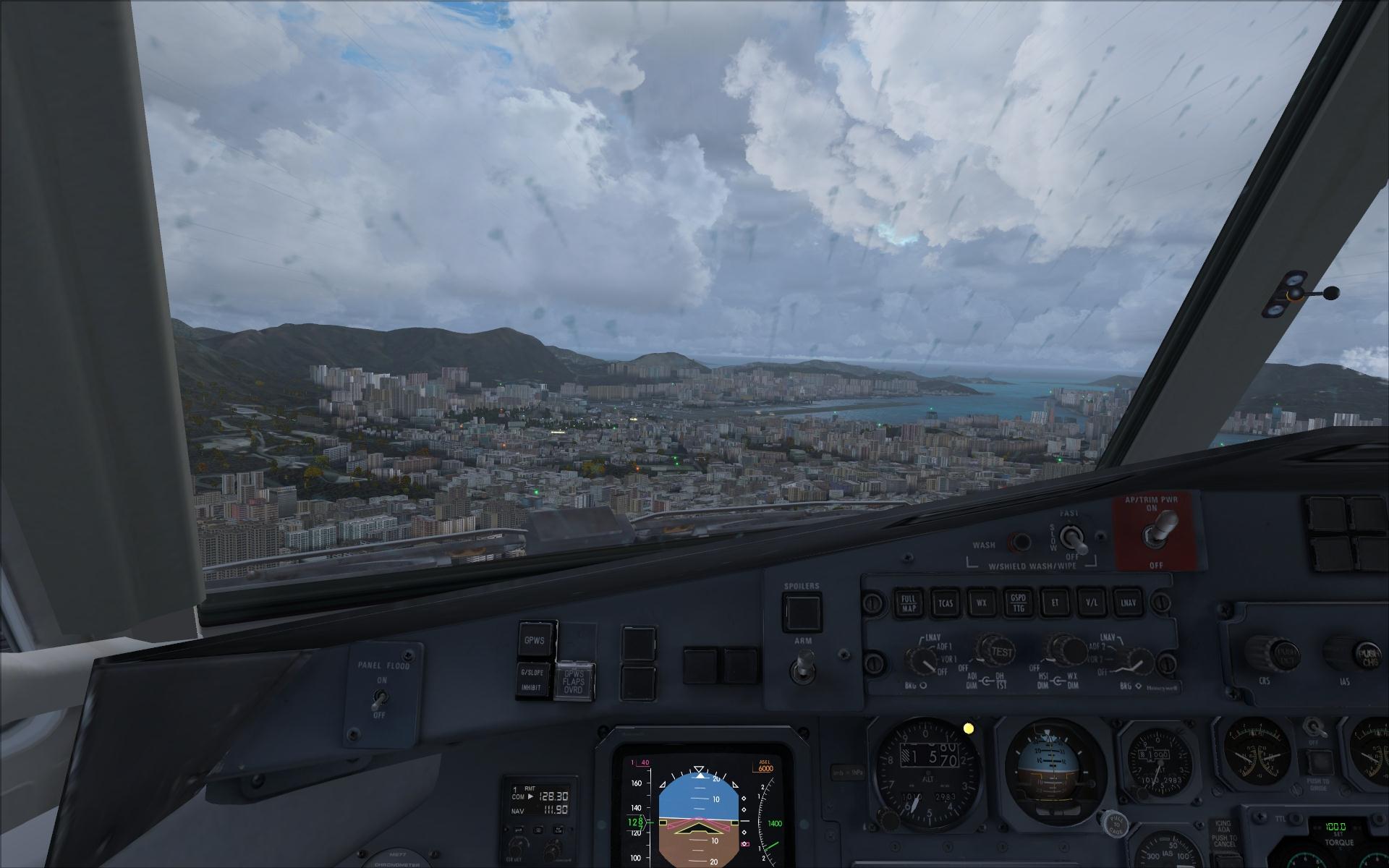Click the left bearing source selector knob

[922, 660]
